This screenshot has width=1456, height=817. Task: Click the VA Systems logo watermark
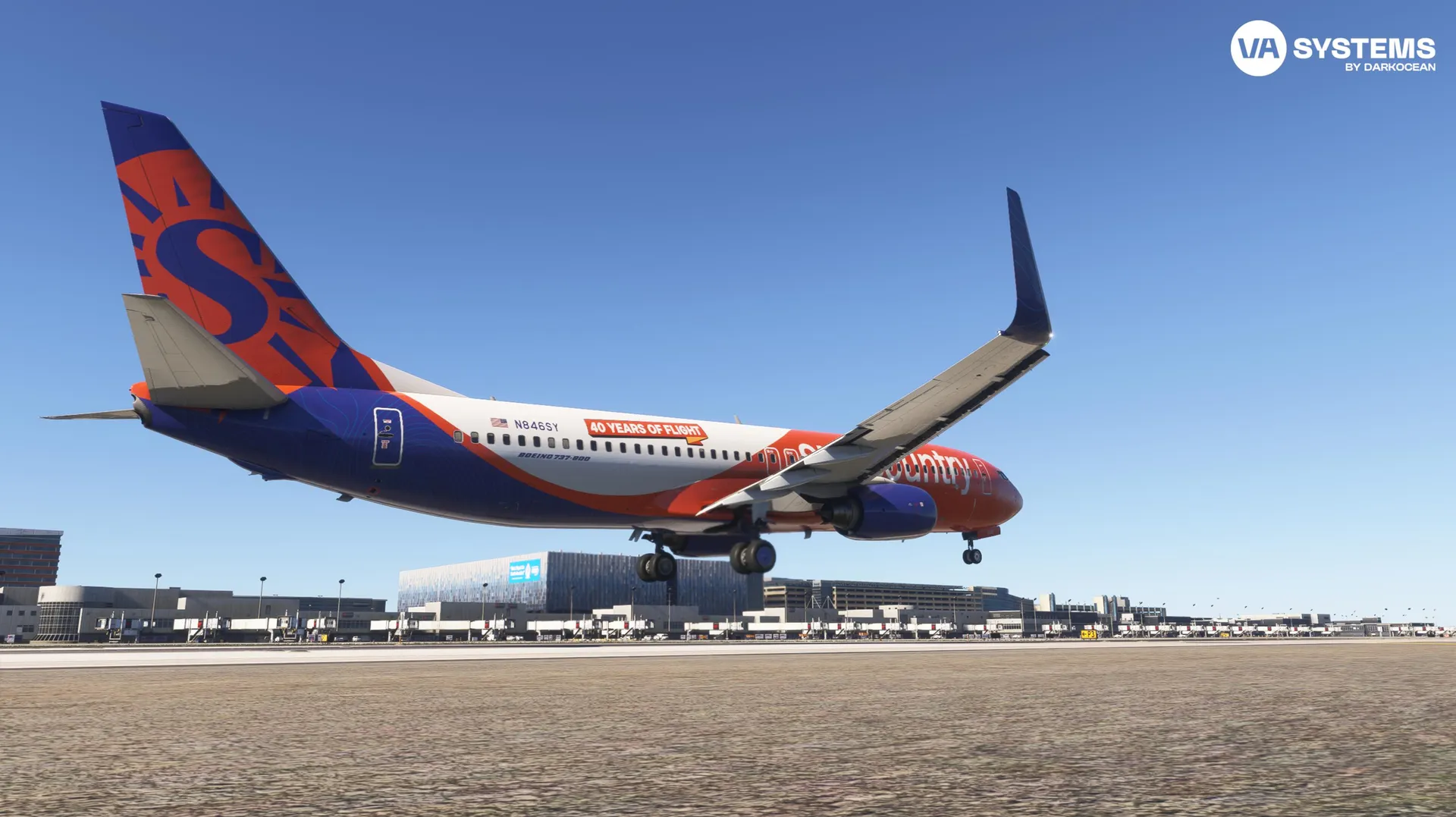[1332, 49]
